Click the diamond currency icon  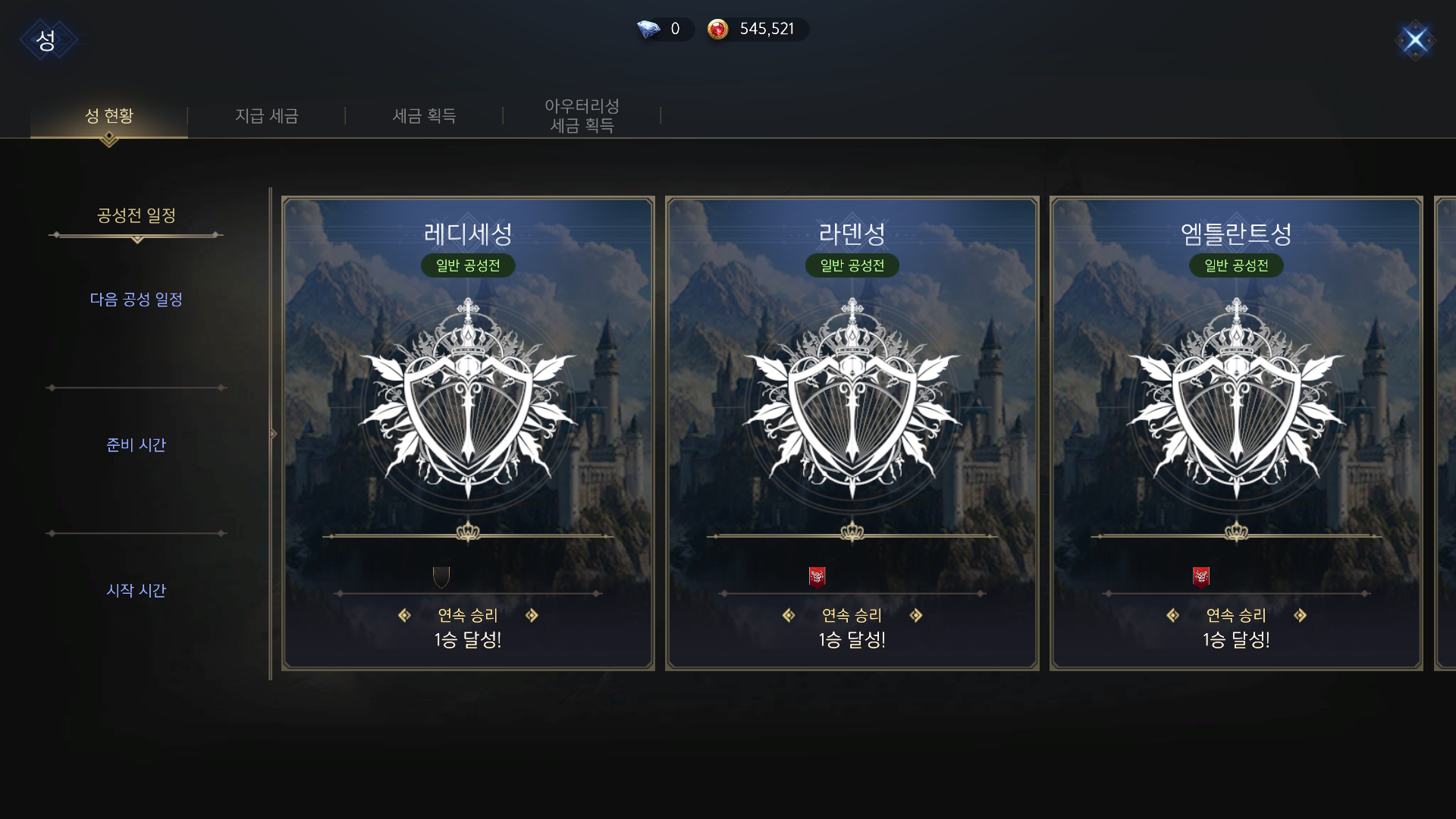[648, 29]
